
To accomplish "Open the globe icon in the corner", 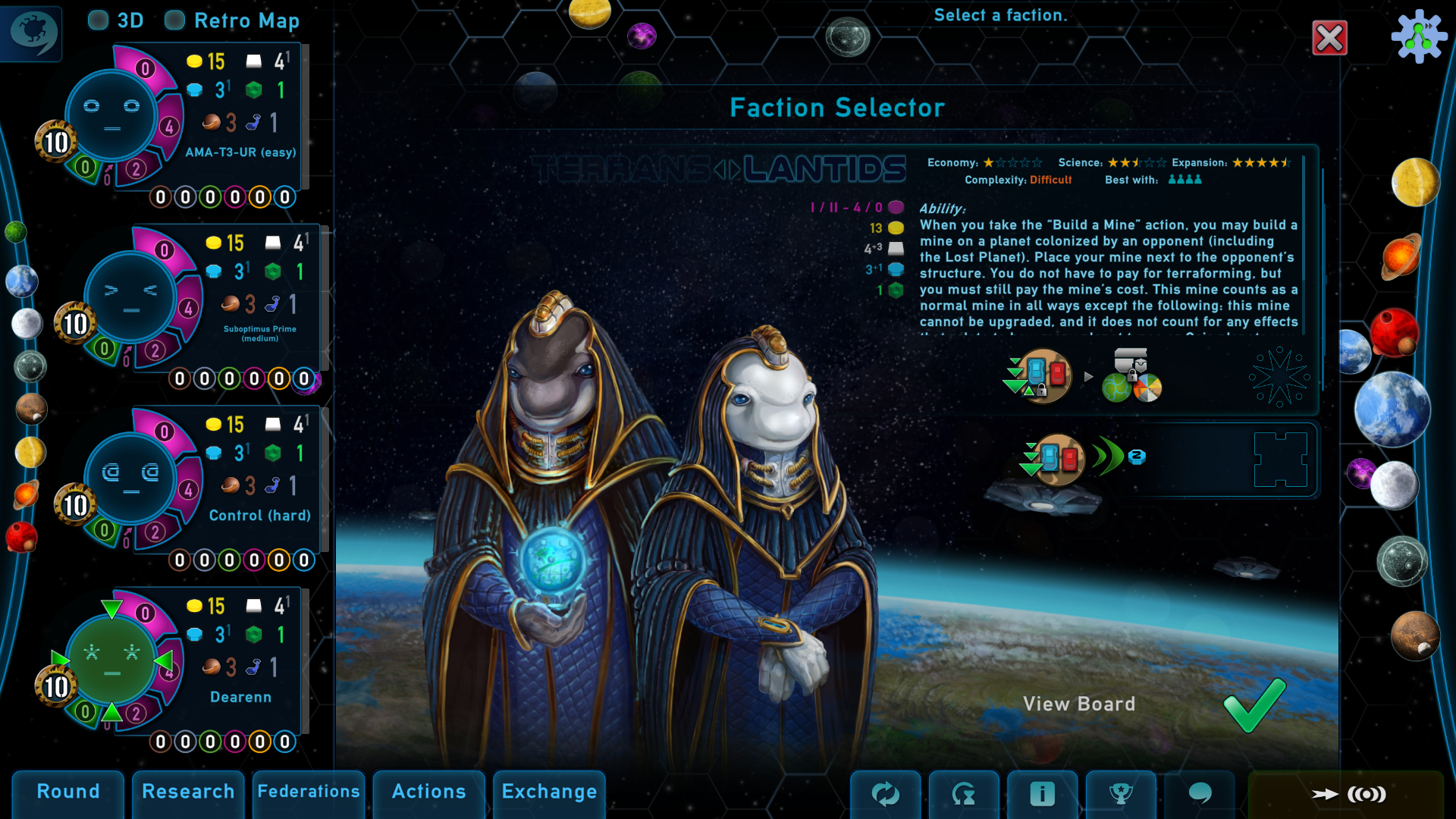I will click(x=32, y=32).
